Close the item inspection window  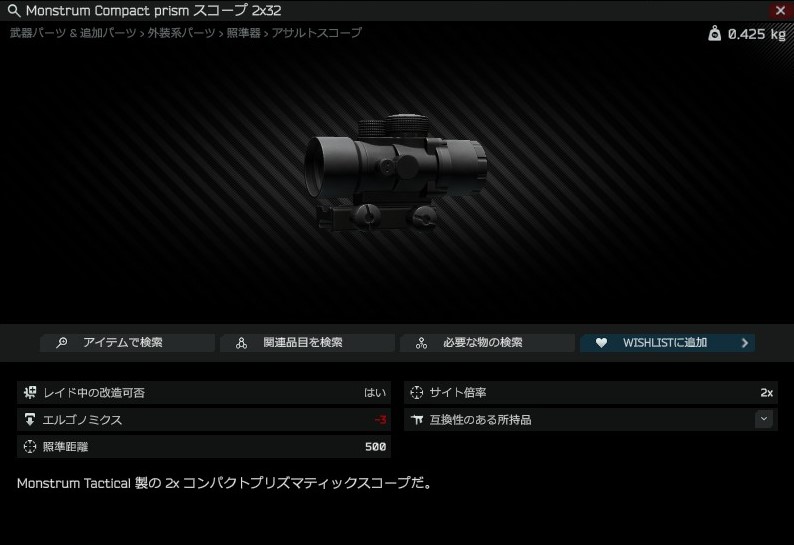coord(780,10)
